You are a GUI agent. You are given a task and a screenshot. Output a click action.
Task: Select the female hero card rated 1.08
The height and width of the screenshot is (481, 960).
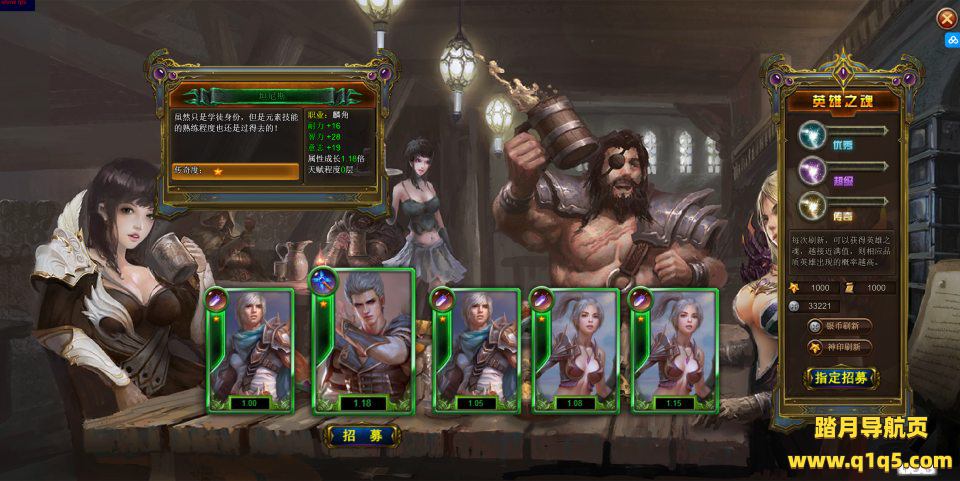coord(573,350)
